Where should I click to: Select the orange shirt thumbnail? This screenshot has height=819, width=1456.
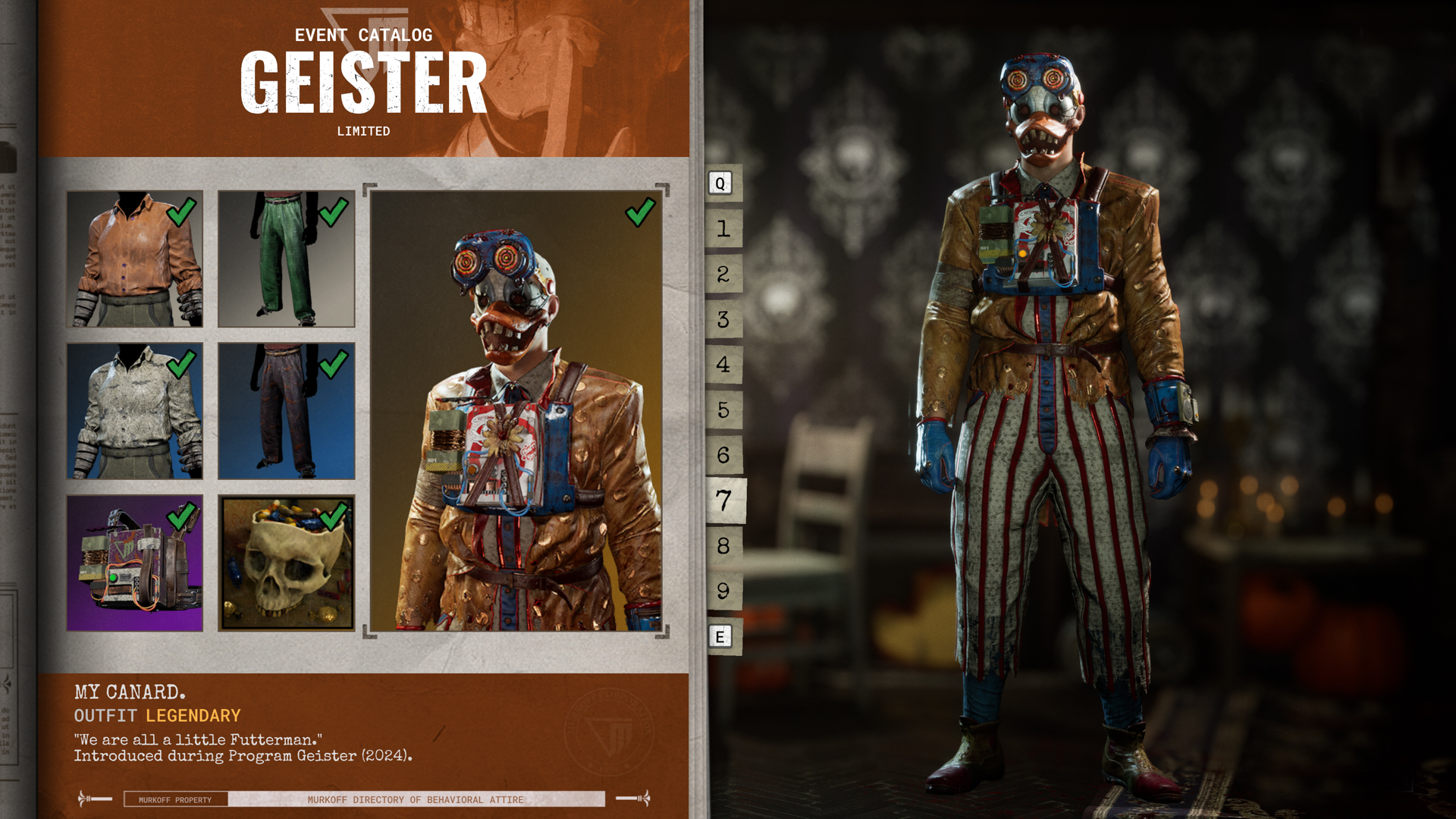[x=135, y=259]
